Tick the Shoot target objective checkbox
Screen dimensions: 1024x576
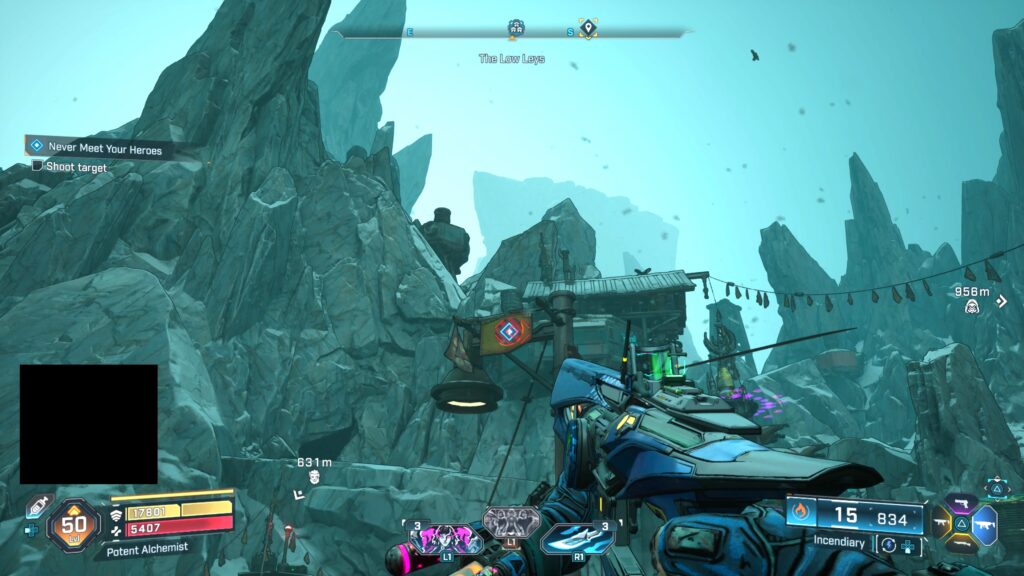tap(37, 166)
